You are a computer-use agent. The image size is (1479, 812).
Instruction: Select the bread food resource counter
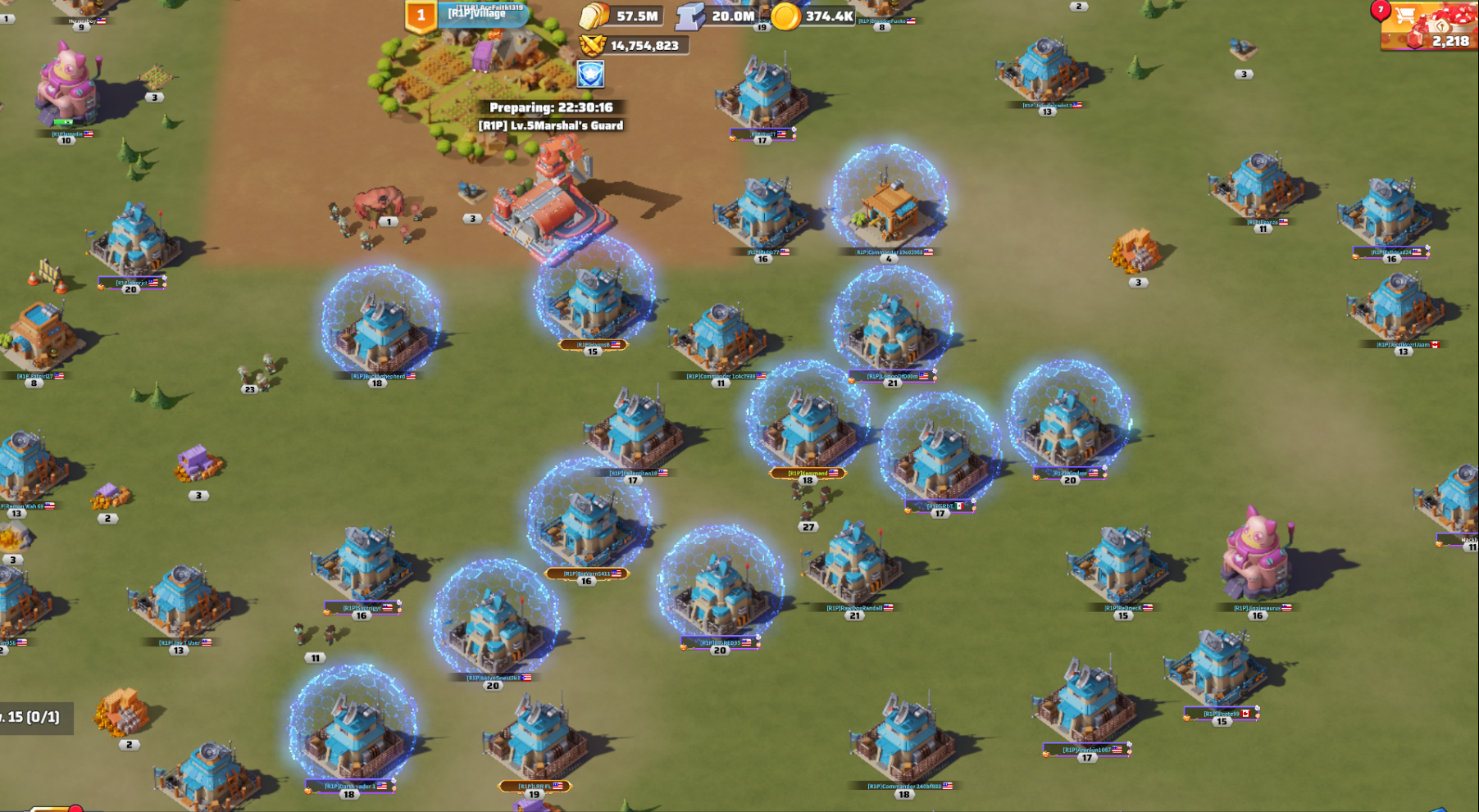[621, 16]
